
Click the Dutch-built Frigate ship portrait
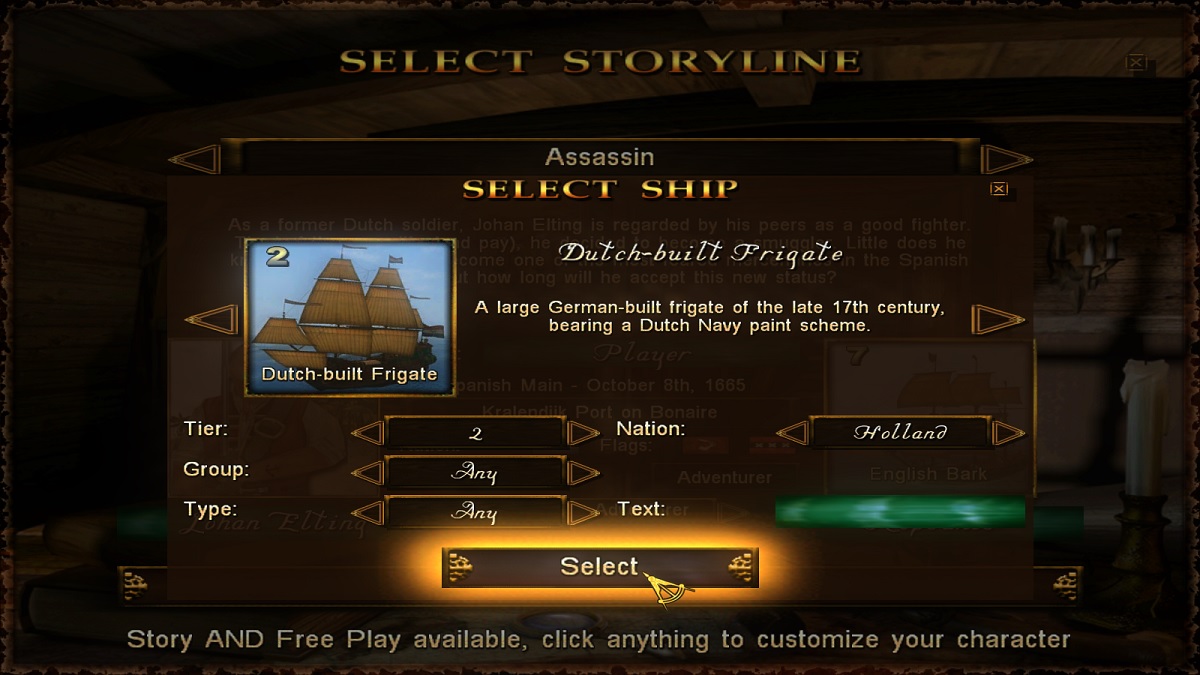pyautogui.click(x=349, y=317)
